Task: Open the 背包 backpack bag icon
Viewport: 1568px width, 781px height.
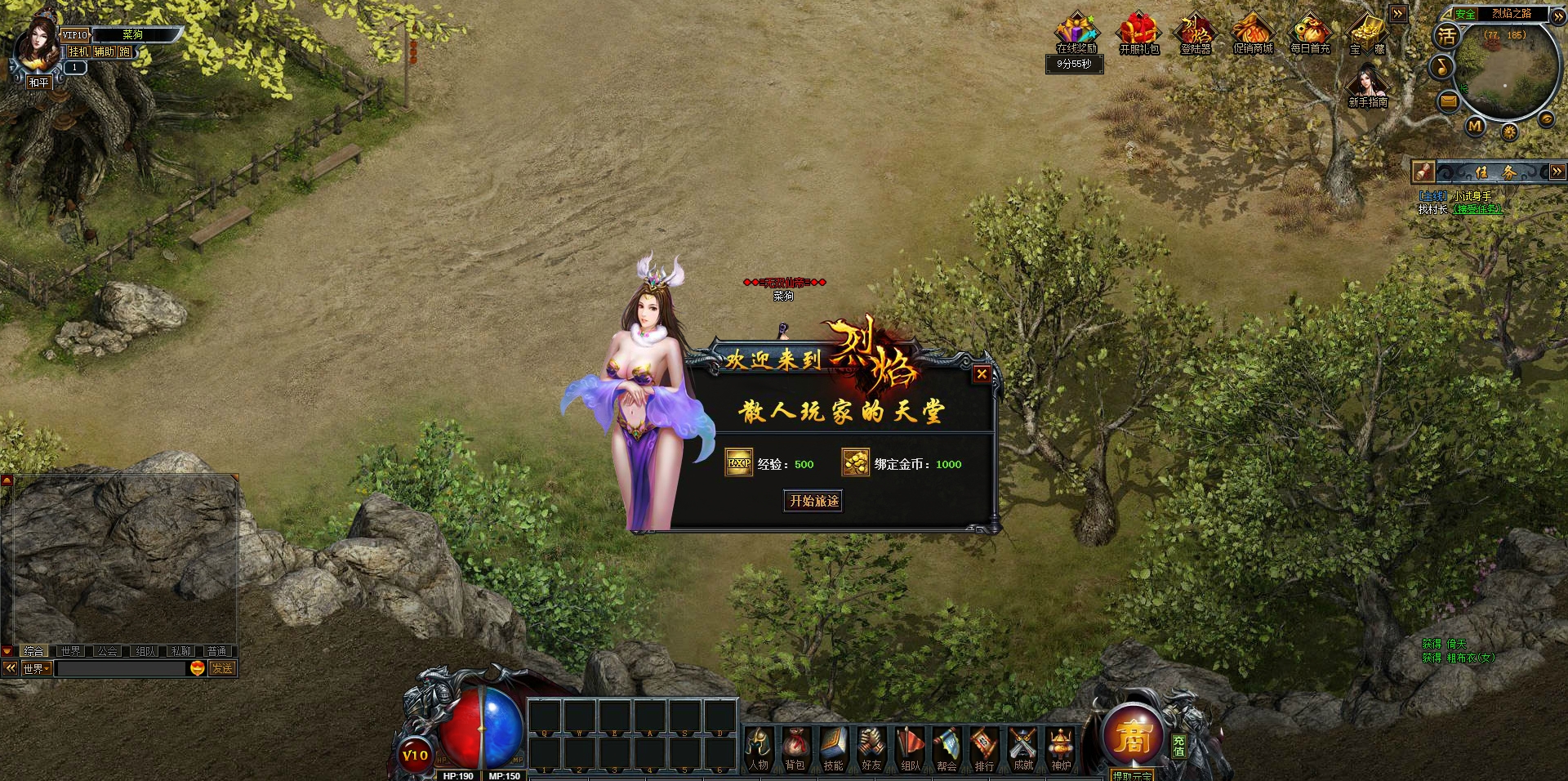Action: tap(795, 749)
